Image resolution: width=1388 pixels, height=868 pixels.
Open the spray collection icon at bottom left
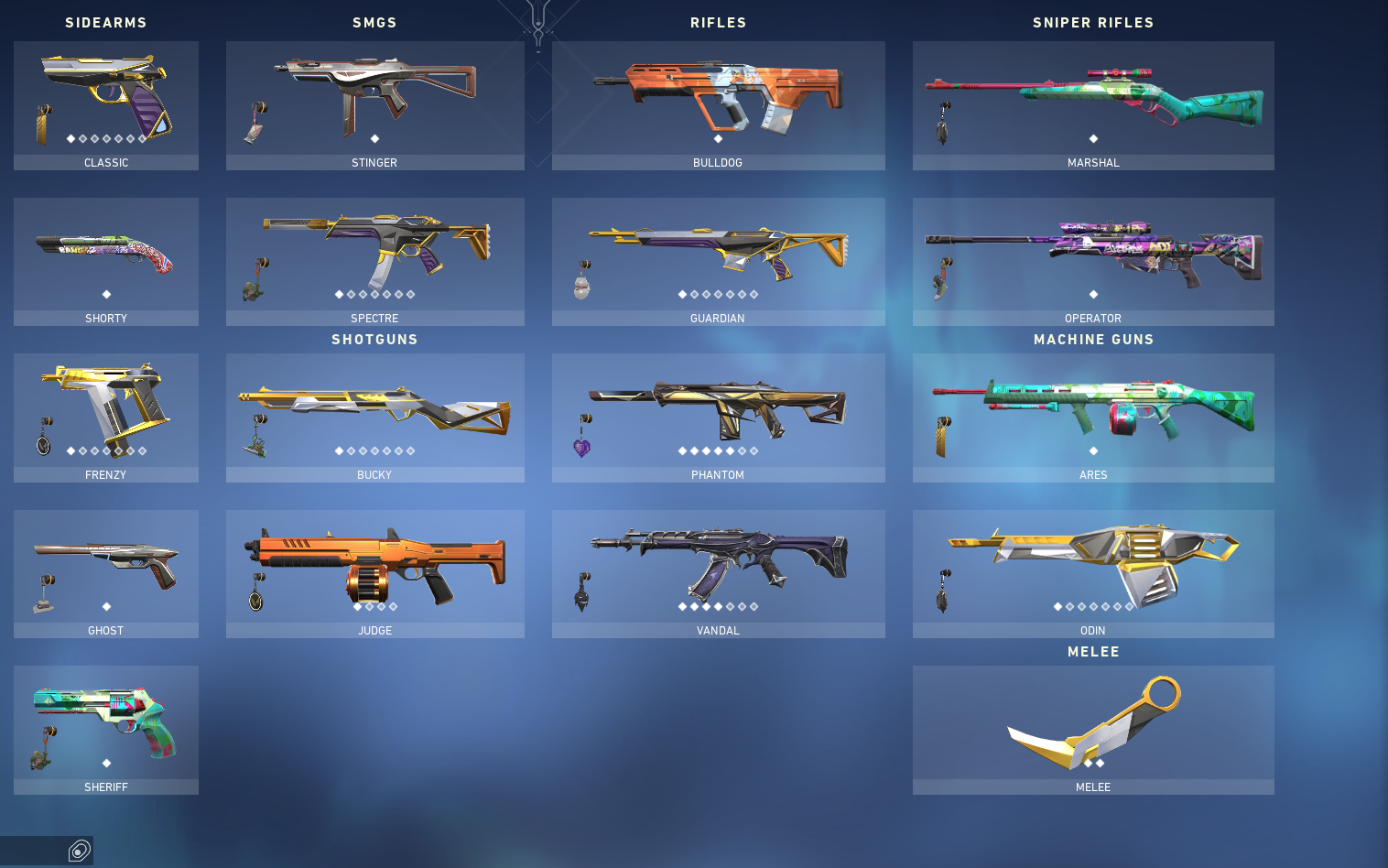(x=80, y=850)
